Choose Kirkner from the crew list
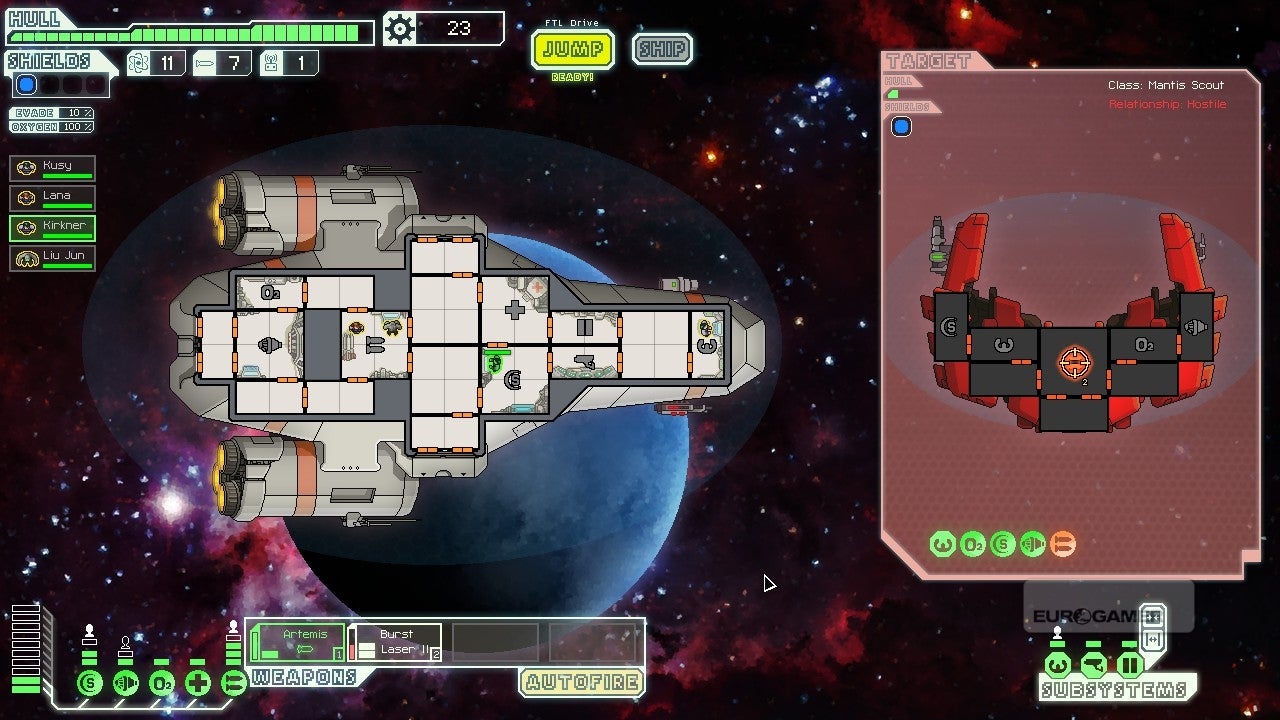This screenshot has height=720, width=1280. click(x=53, y=228)
